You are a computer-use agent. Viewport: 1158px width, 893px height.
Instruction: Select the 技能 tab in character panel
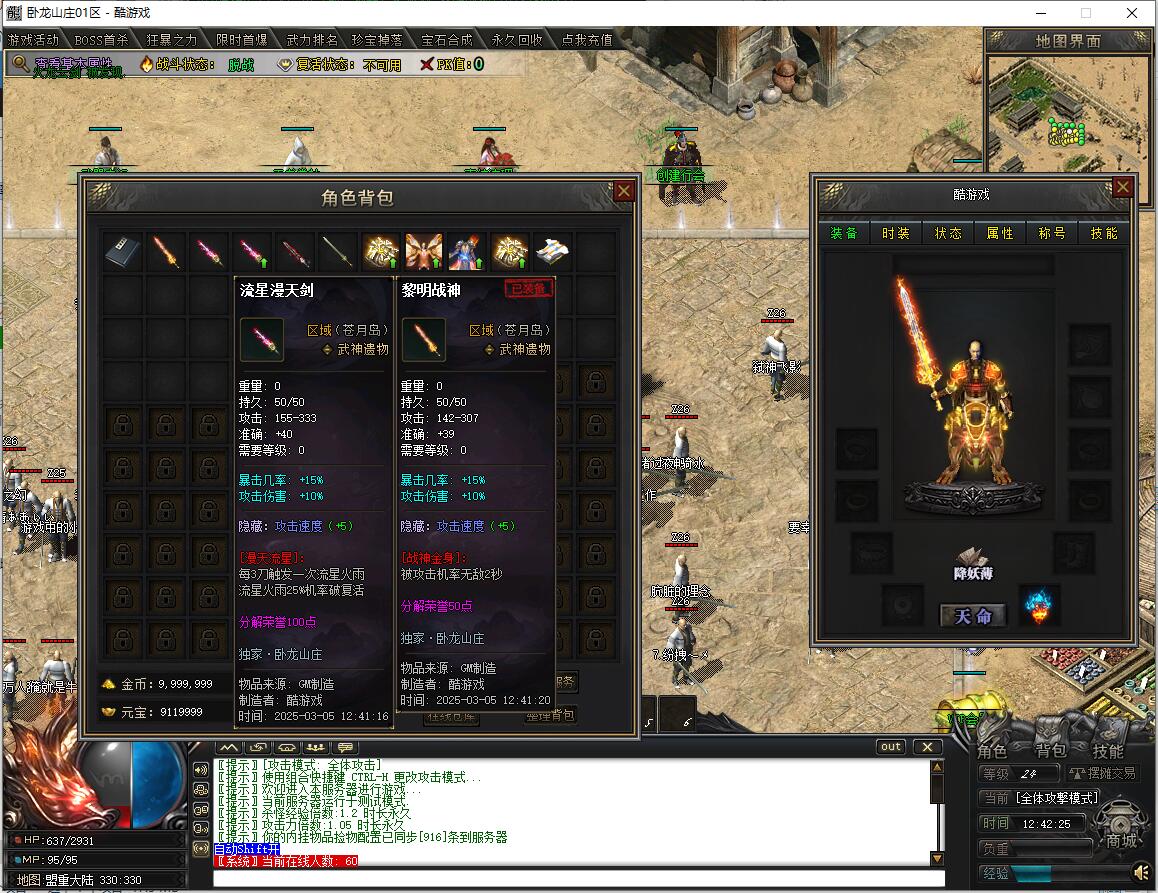1104,233
